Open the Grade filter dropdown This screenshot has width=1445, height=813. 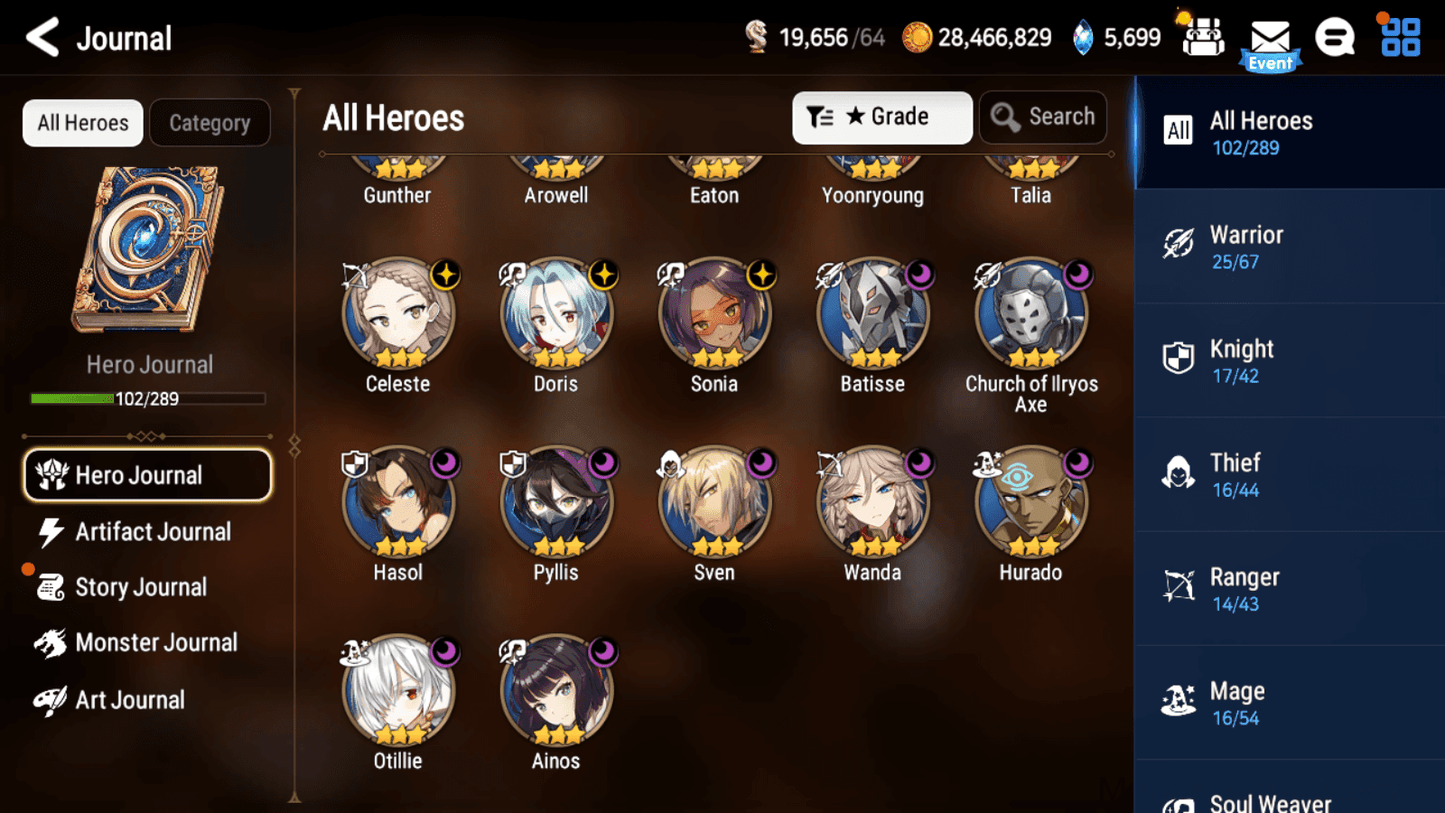881,117
